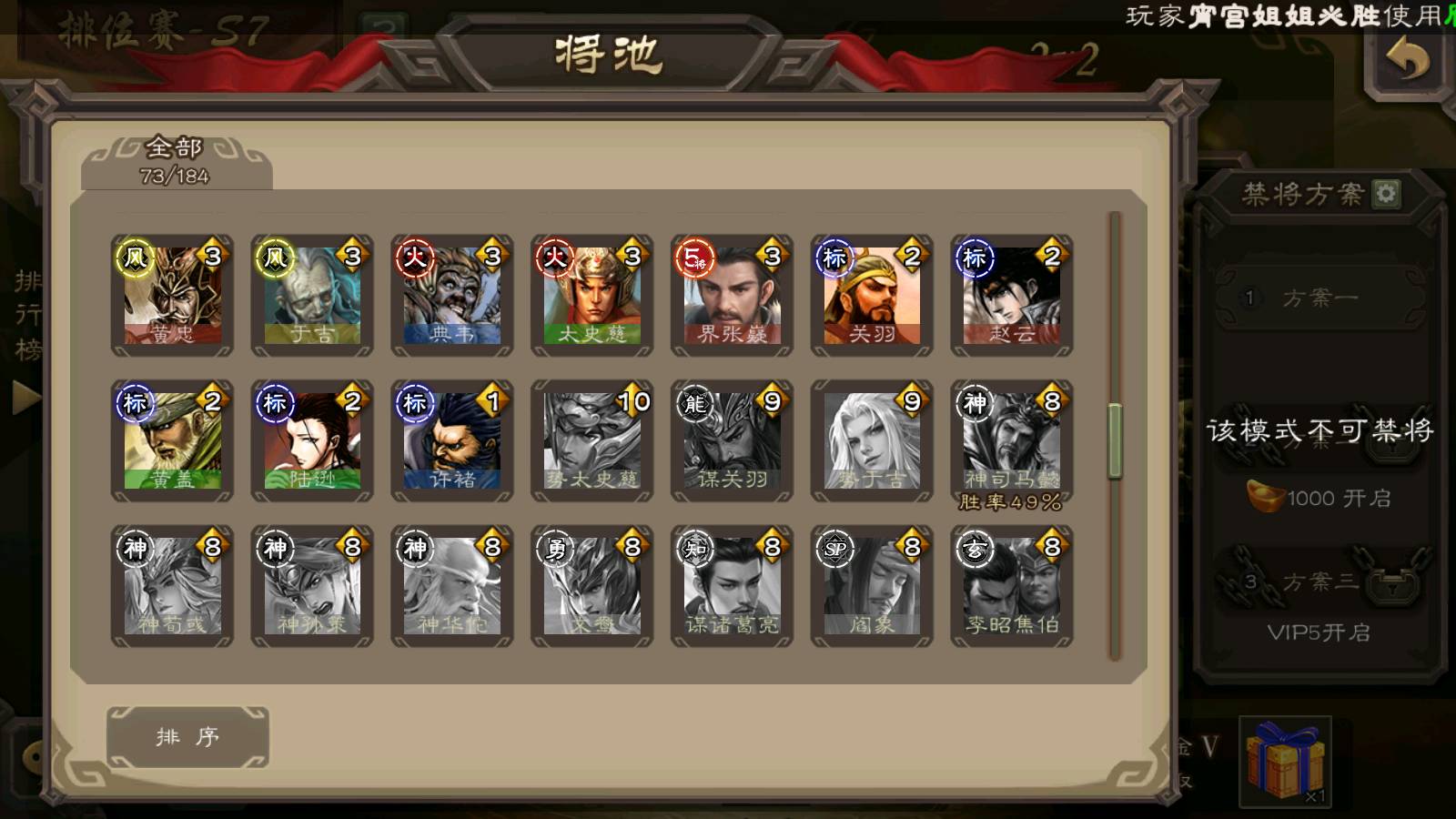Select the 黄忠 general card
The height and width of the screenshot is (819, 1456).
point(172,295)
